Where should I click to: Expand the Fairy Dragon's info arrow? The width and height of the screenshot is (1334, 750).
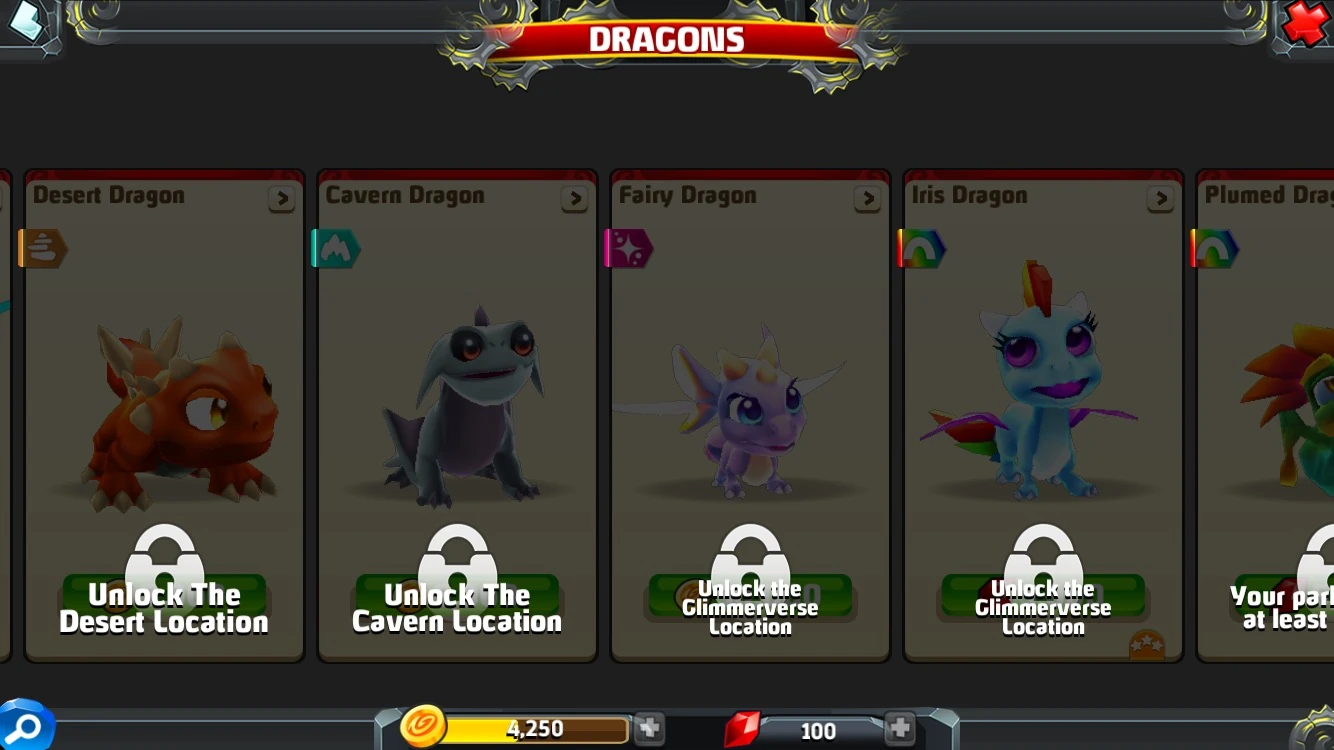click(x=867, y=199)
